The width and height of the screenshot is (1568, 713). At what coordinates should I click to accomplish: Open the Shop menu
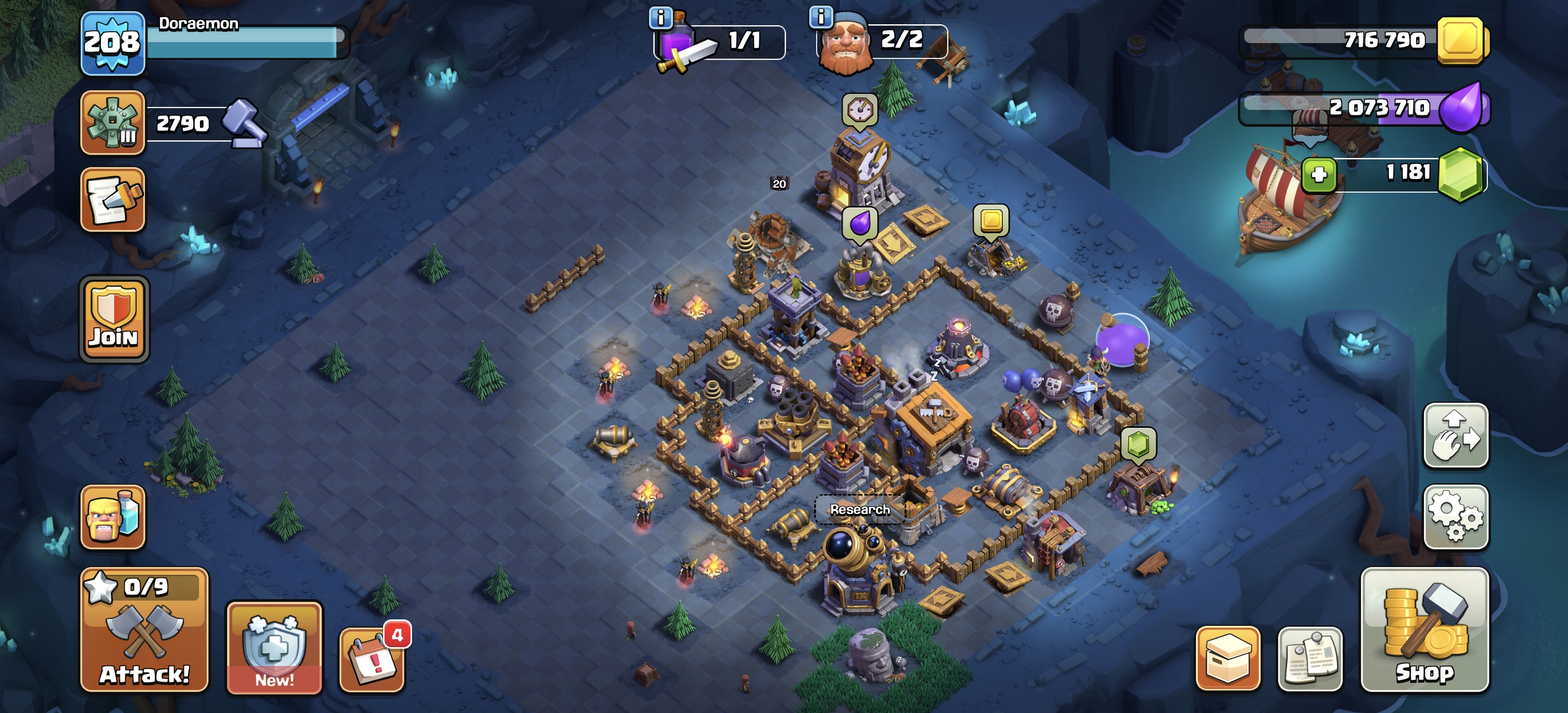[x=1424, y=630]
